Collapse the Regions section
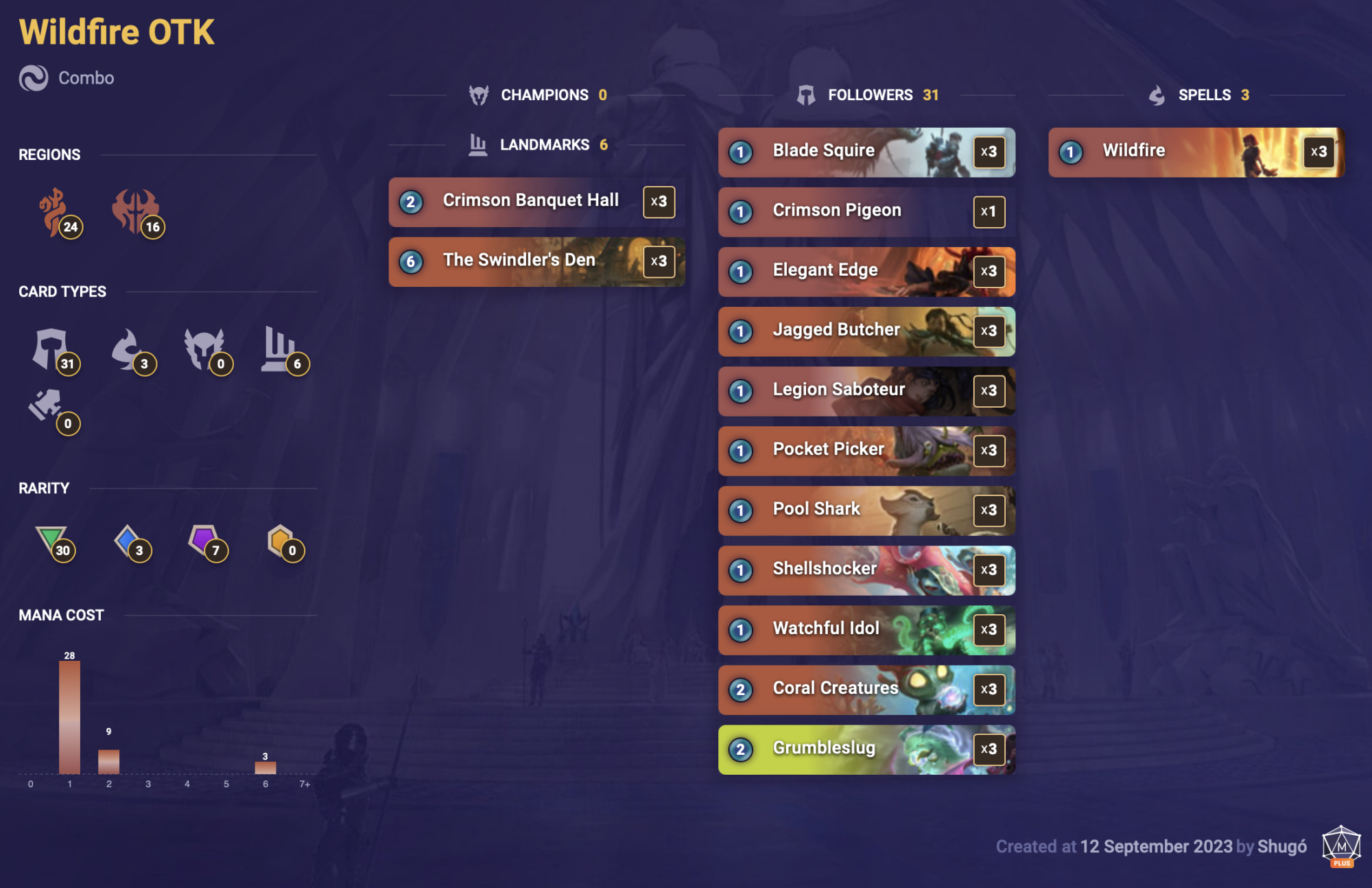 tap(49, 154)
